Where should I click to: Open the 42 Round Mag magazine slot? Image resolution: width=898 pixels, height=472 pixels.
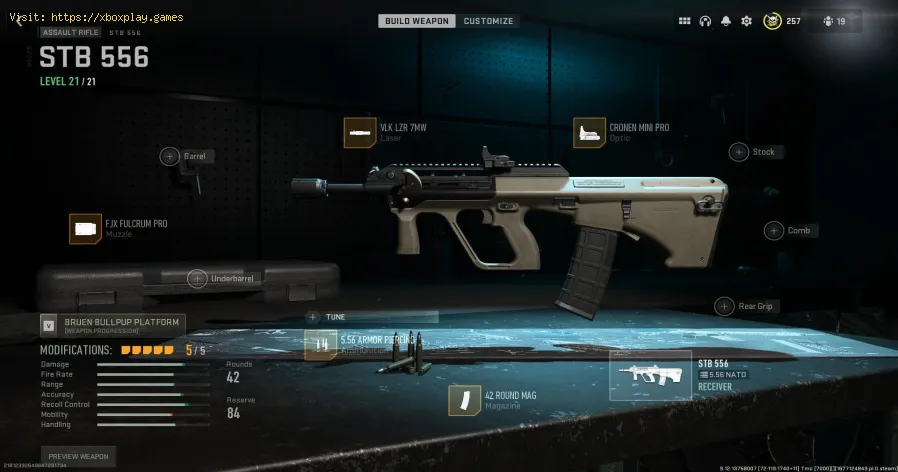point(464,401)
